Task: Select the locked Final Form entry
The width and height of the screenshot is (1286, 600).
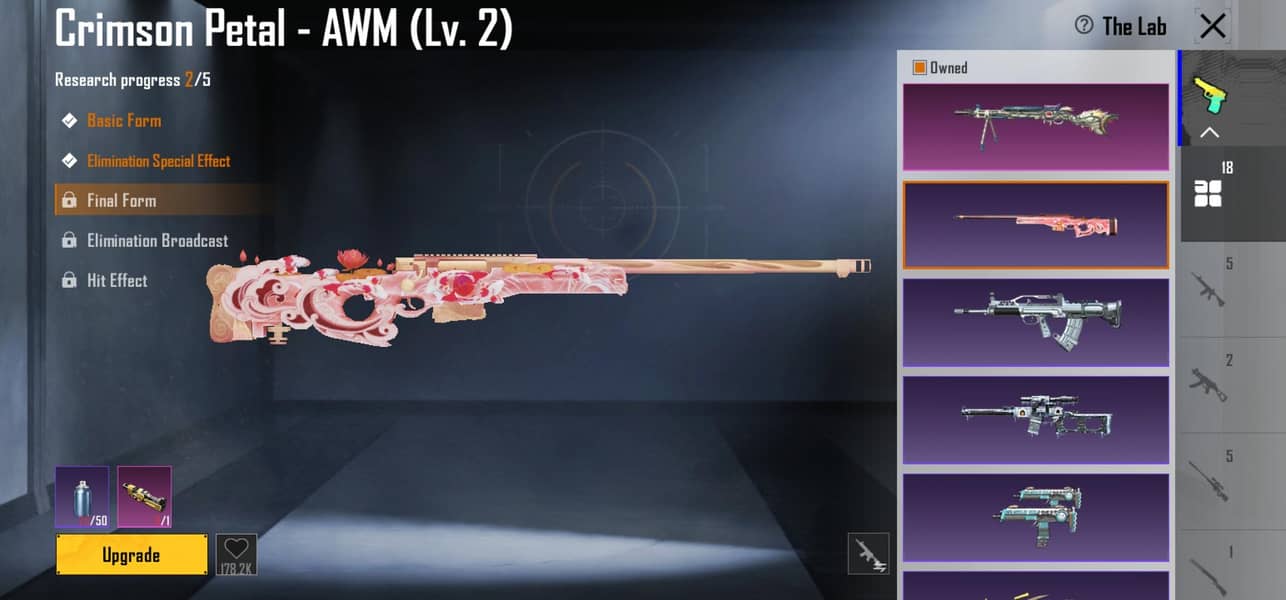Action: click(121, 201)
